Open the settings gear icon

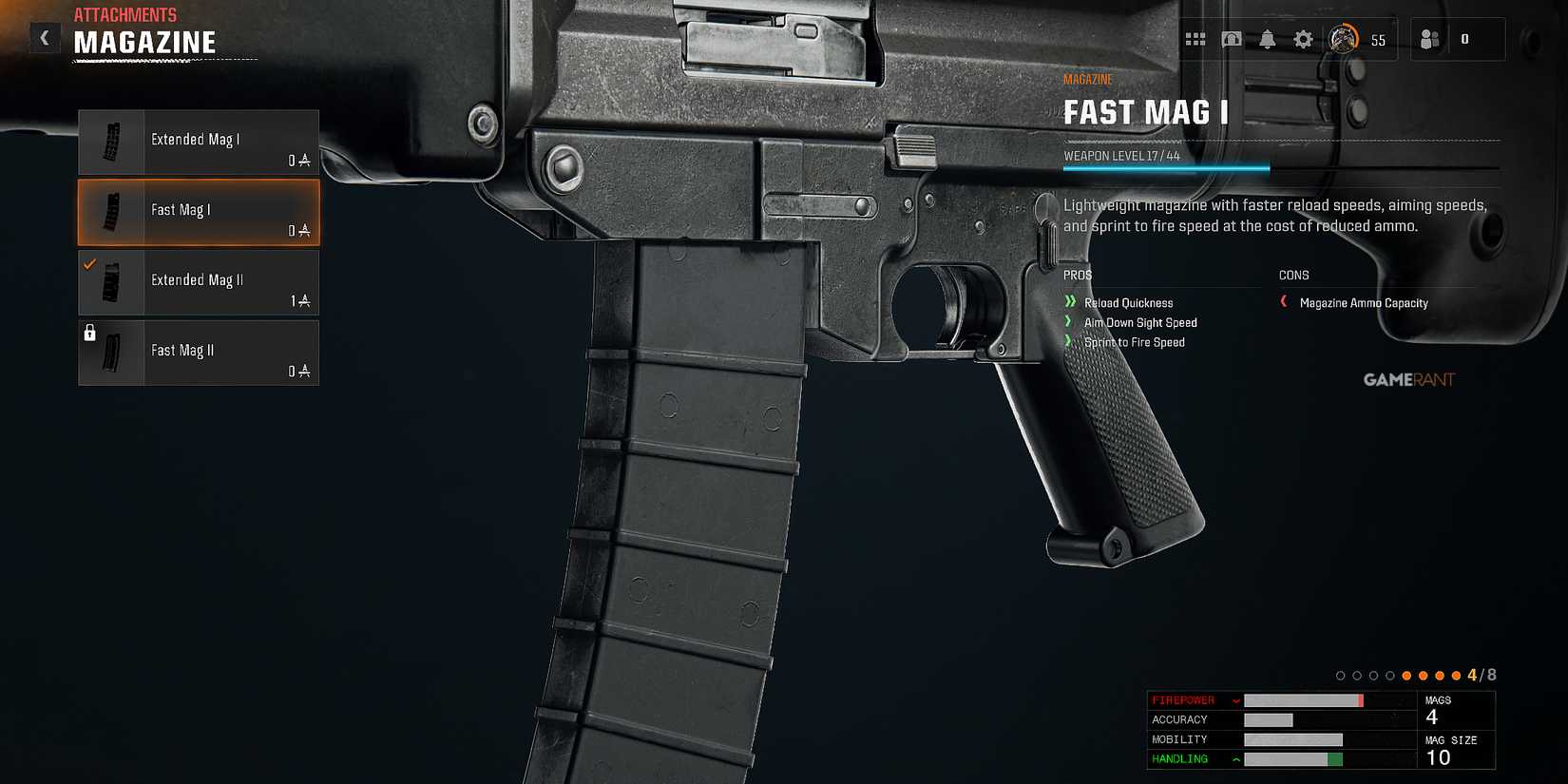pyautogui.click(x=1303, y=39)
